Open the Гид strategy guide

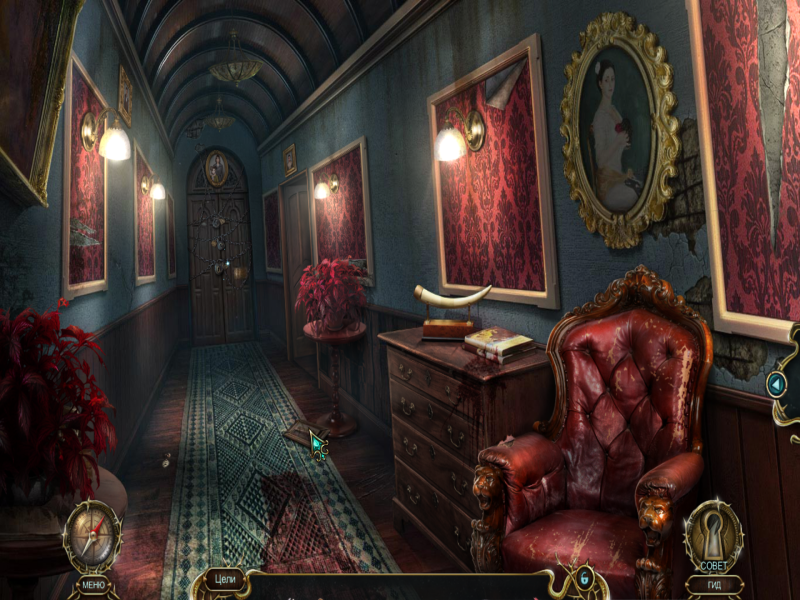coord(713,584)
